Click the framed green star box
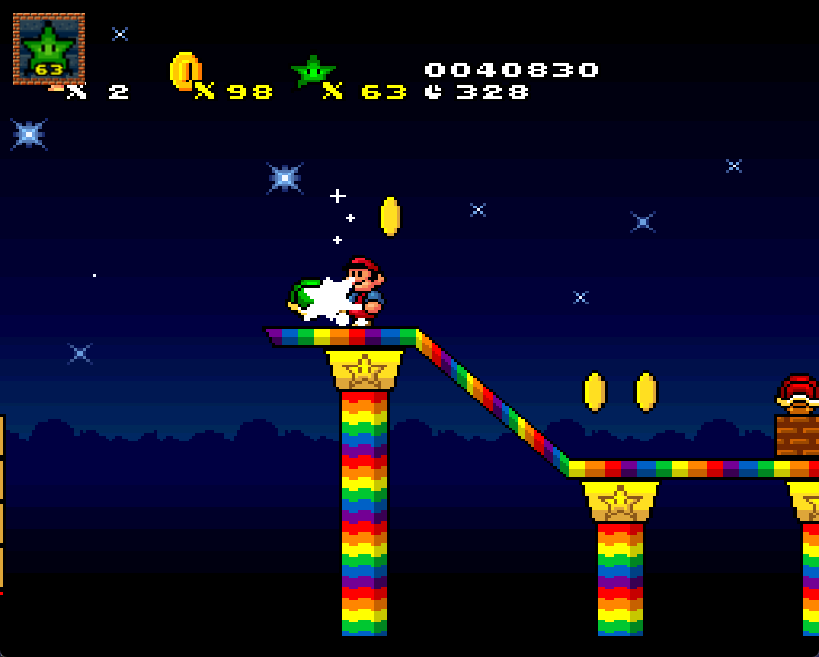The width and height of the screenshot is (819, 657). (x=48, y=49)
